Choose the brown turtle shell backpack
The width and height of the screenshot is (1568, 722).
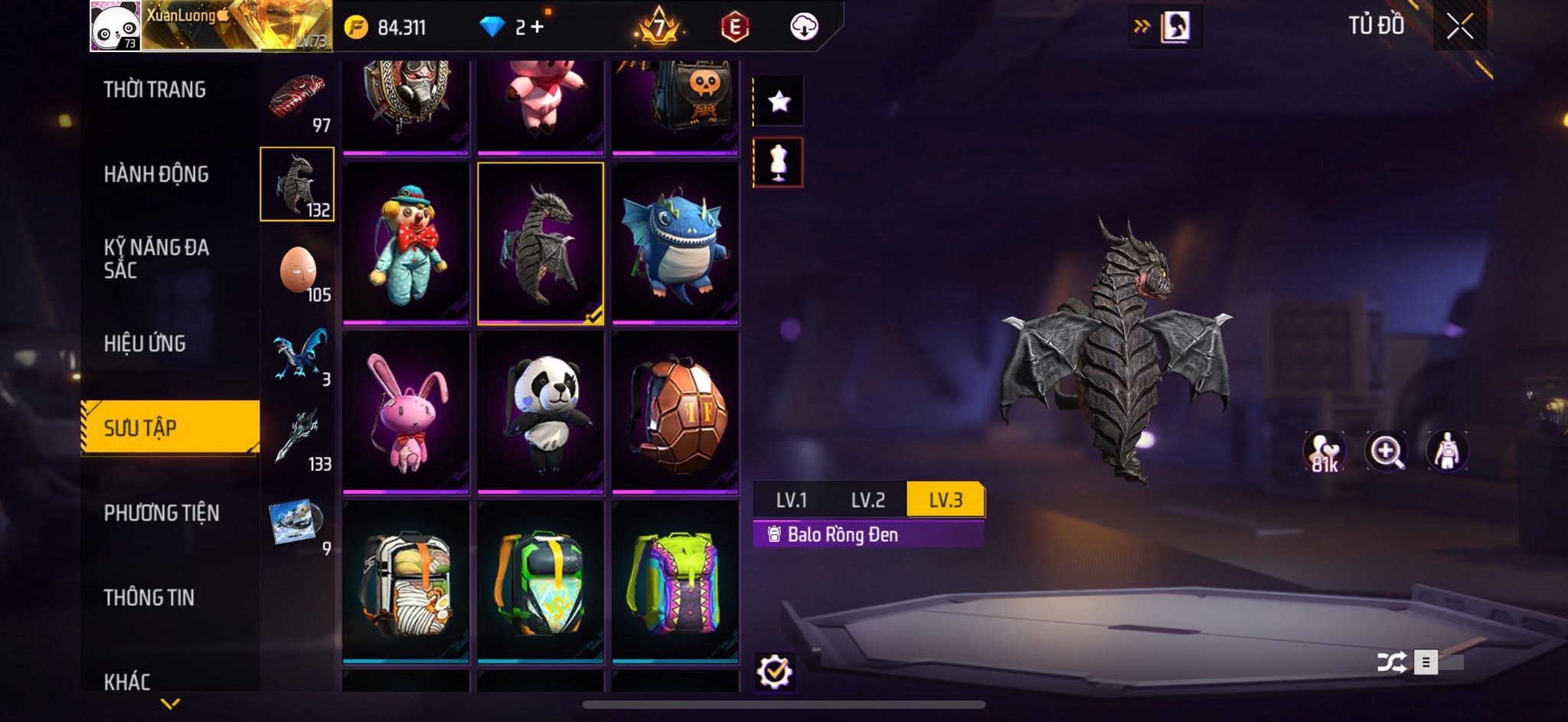coord(675,411)
